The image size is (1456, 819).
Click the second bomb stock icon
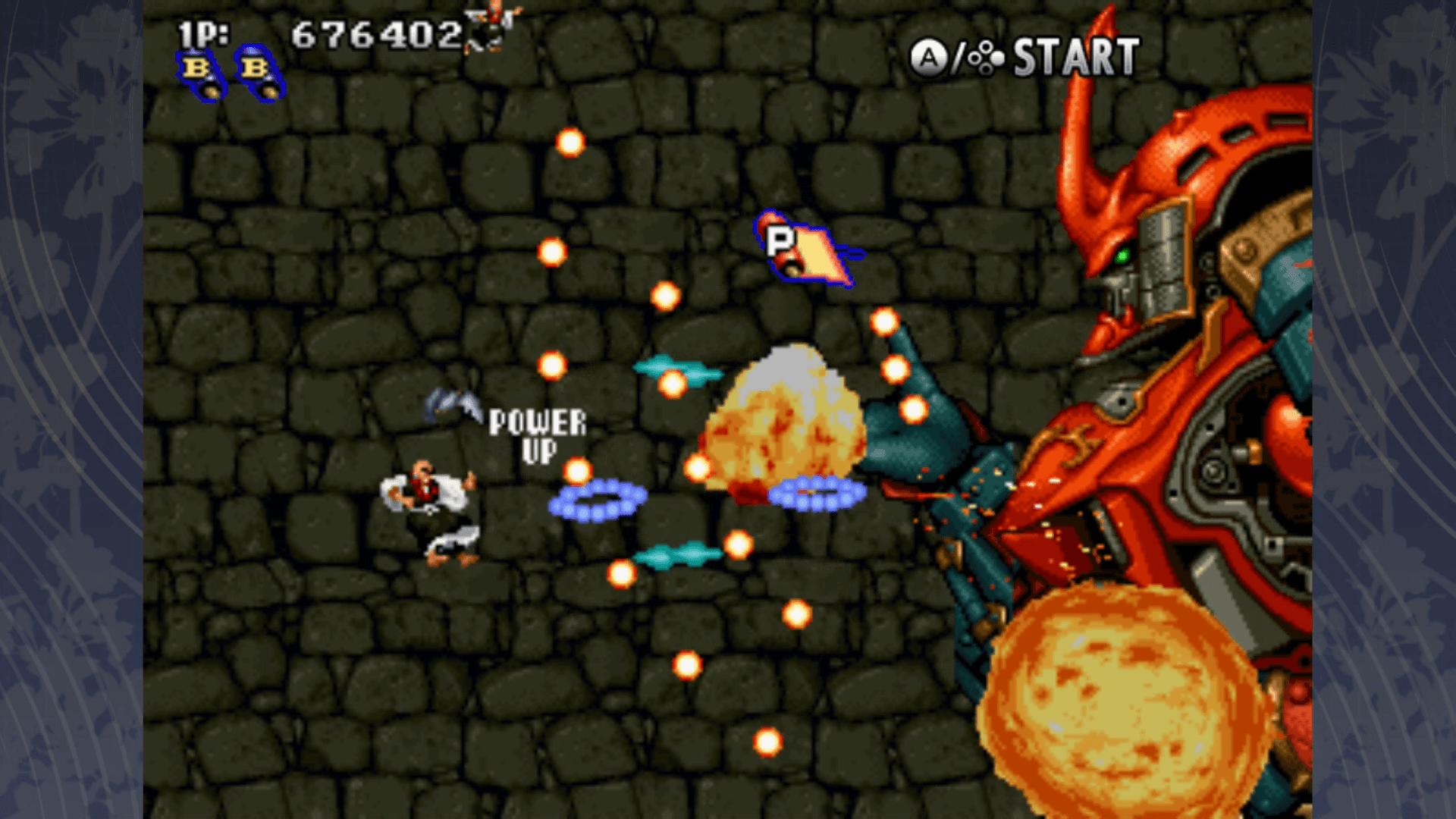[x=258, y=72]
